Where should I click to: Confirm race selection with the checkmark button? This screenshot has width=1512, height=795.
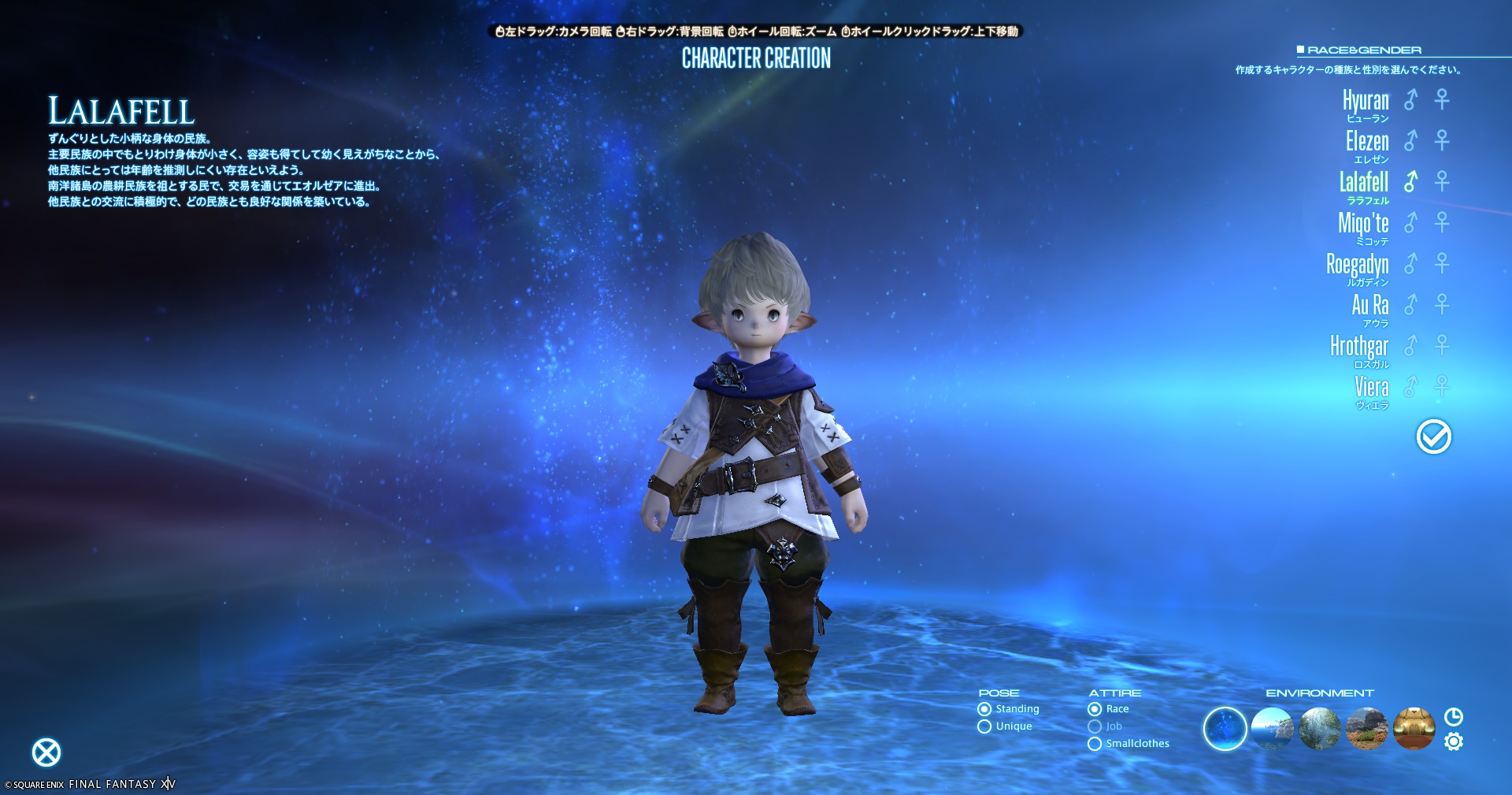(1433, 437)
